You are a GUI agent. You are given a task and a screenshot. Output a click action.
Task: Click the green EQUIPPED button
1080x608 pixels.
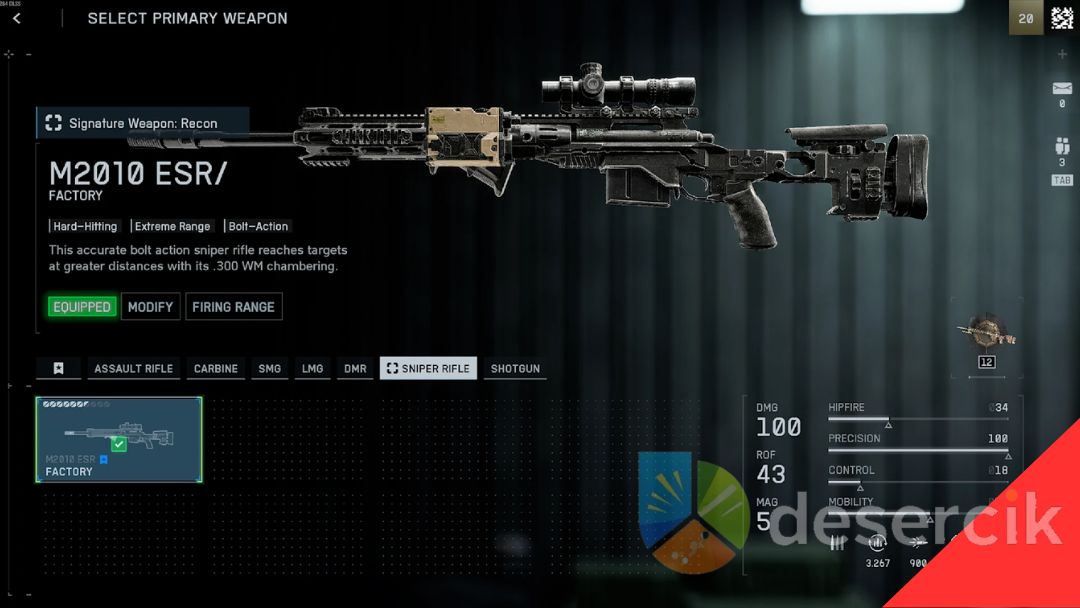[82, 307]
